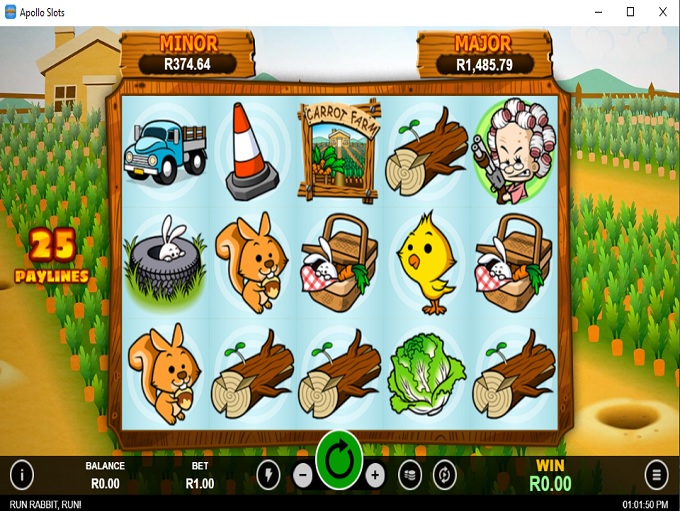680x511 pixels.
Task: Close the Apollo Slots window
Action: click(x=663, y=11)
